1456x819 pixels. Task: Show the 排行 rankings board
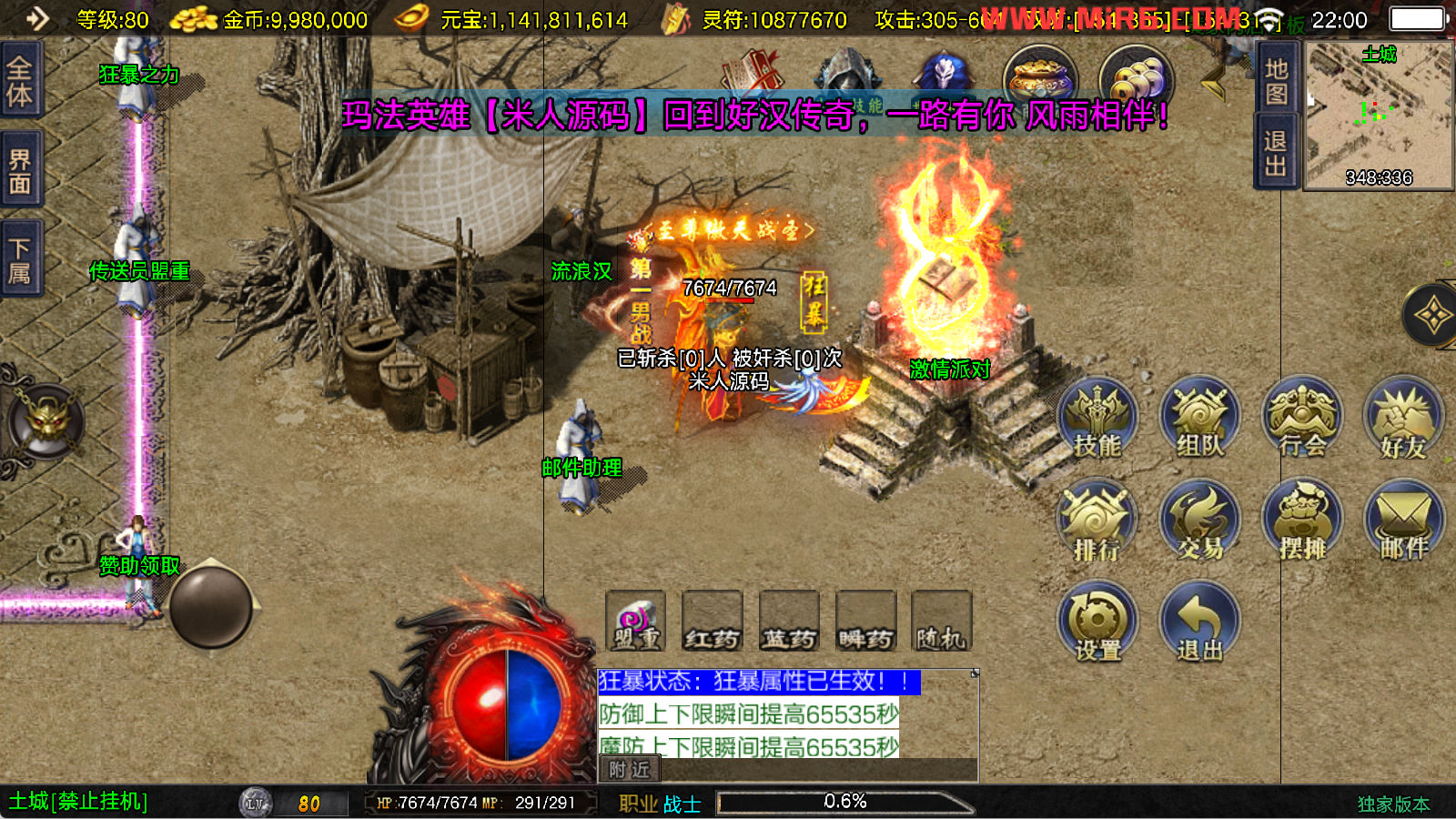tap(1097, 521)
